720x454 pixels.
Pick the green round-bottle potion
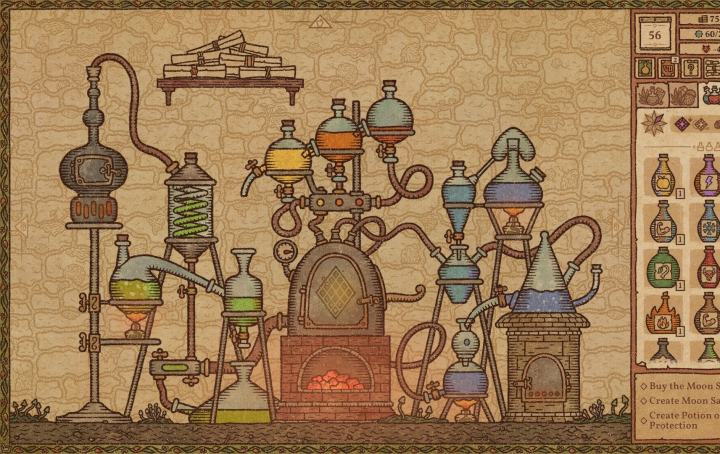click(662, 267)
